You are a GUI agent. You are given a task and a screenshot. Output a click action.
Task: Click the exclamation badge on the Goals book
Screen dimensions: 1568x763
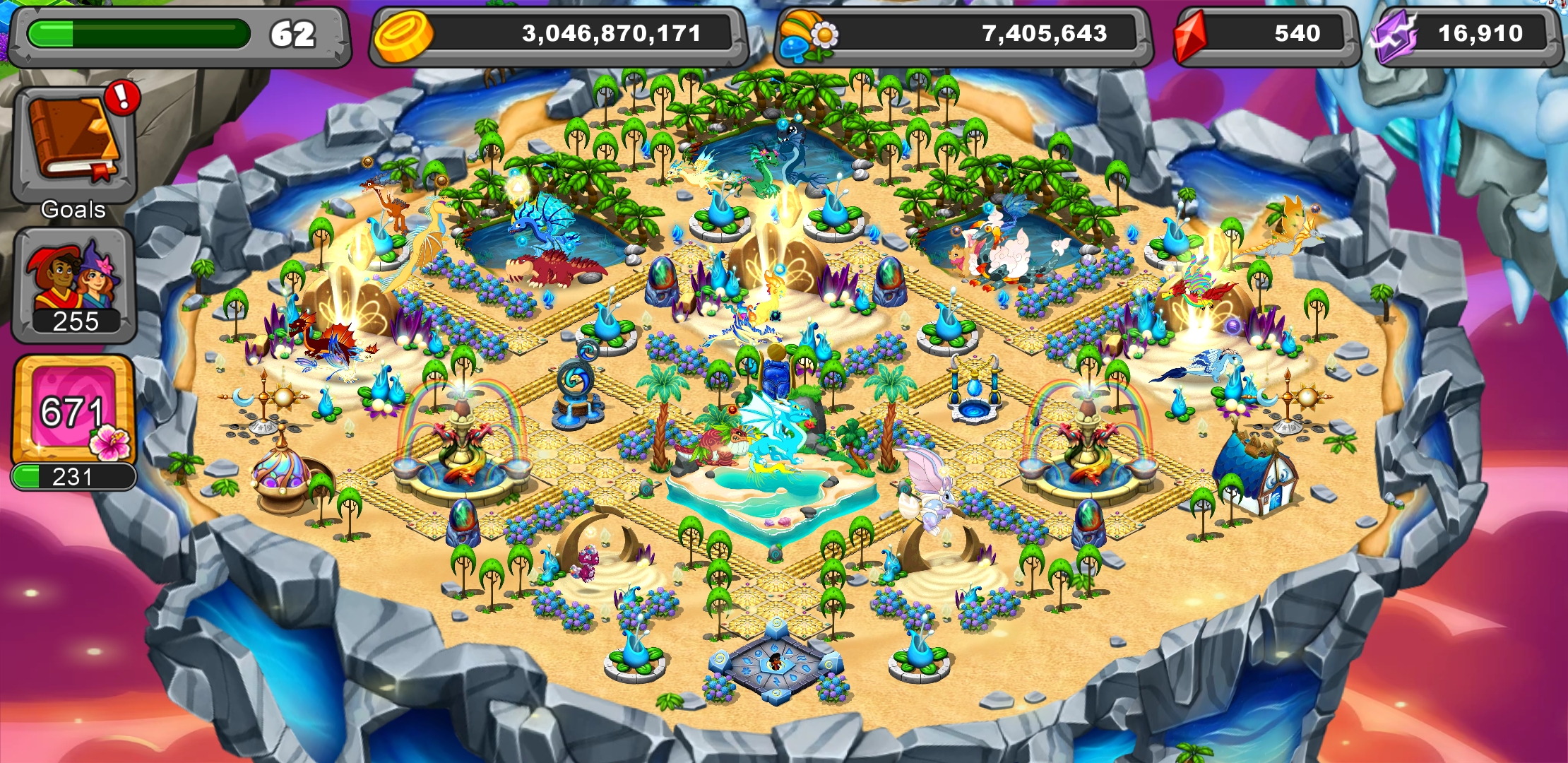coord(121,100)
